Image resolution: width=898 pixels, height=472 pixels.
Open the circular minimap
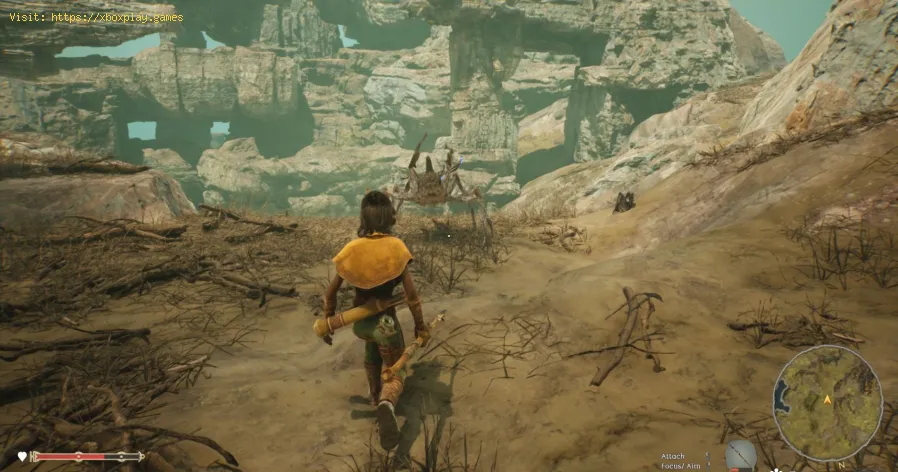[x=827, y=403]
